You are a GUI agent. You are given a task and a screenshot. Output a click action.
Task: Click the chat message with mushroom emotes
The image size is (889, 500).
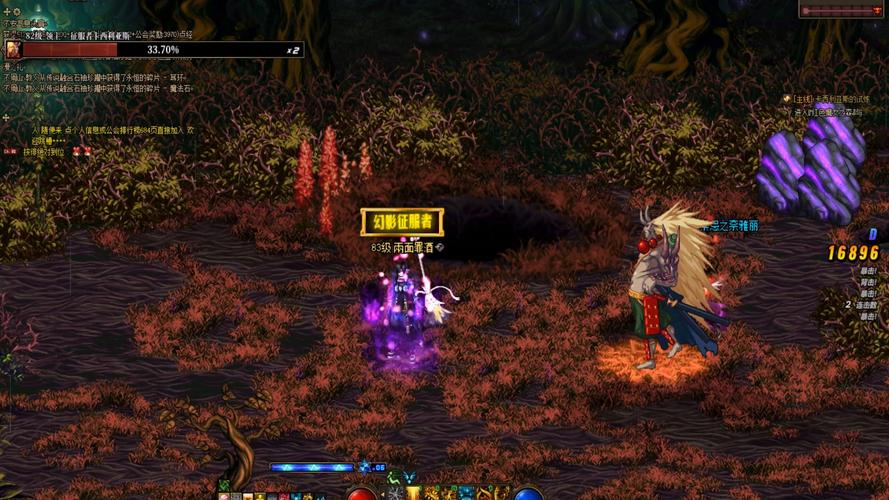click(48, 152)
